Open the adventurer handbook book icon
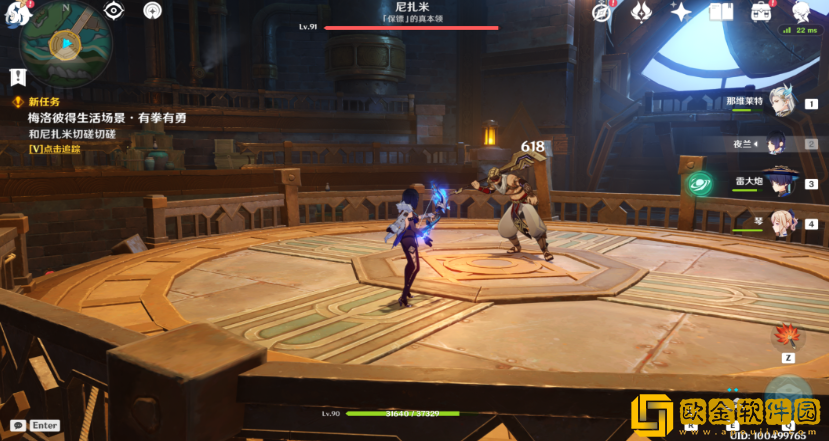829x441 pixels. (720, 12)
